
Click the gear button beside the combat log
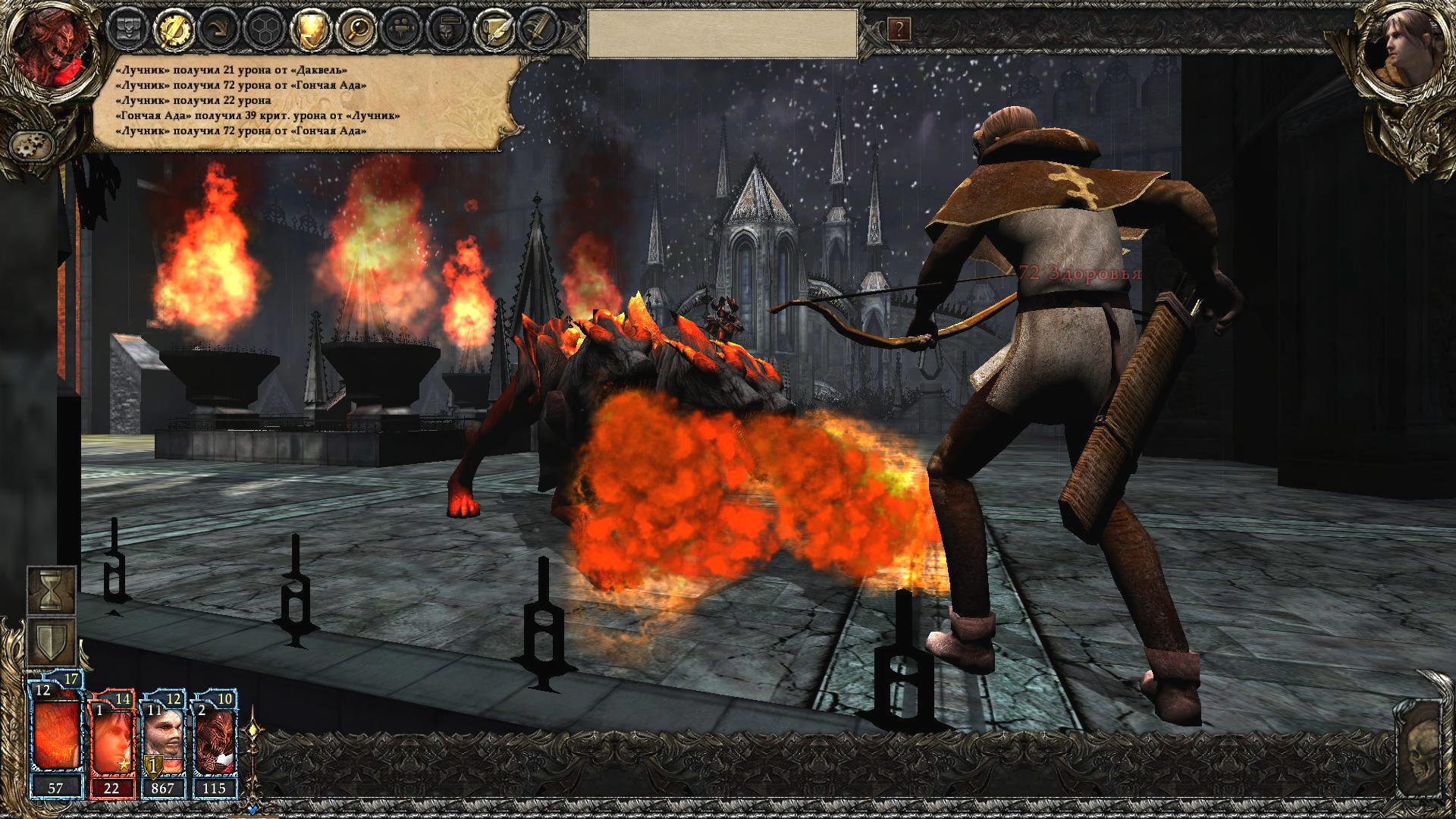click(32, 144)
